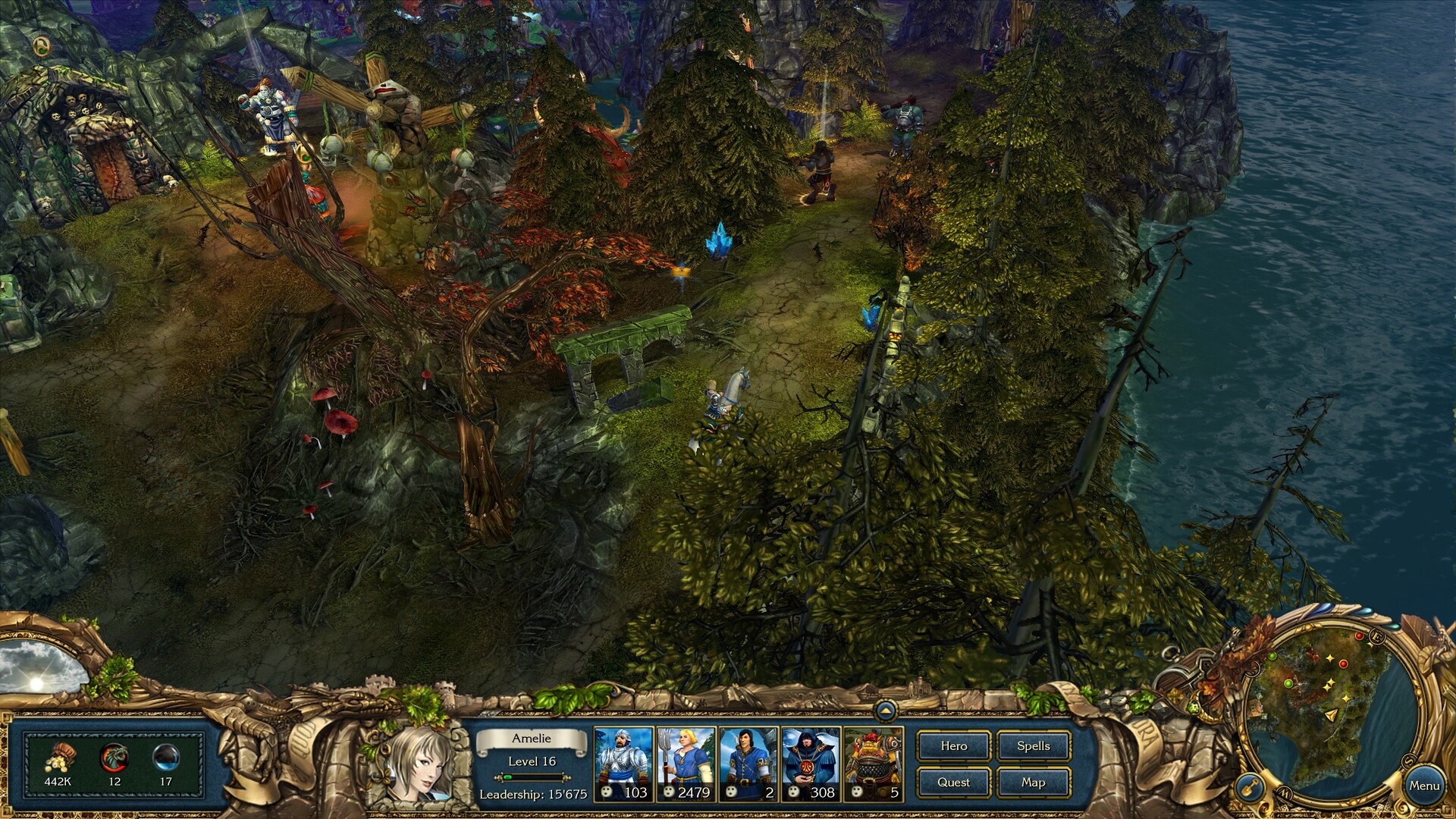Click the player arrow on the minimap

pyautogui.click(x=1331, y=717)
